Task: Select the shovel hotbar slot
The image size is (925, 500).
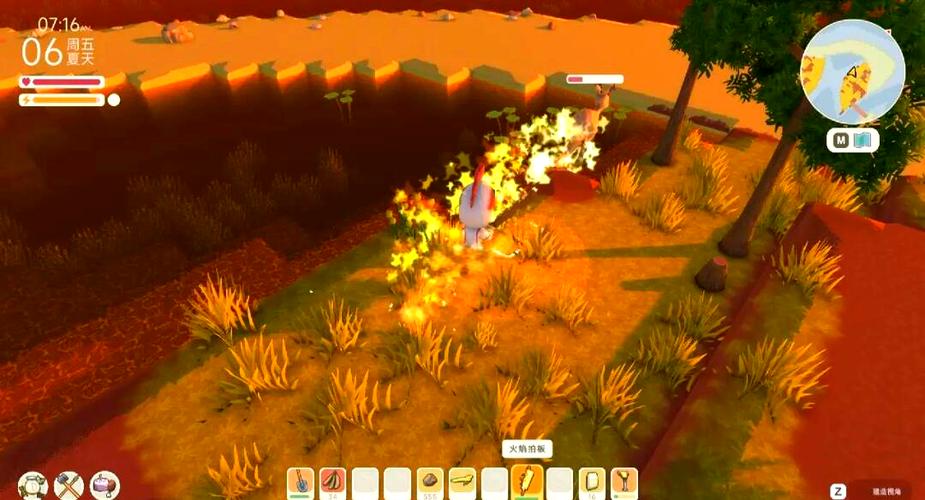Action: (x=300, y=482)
